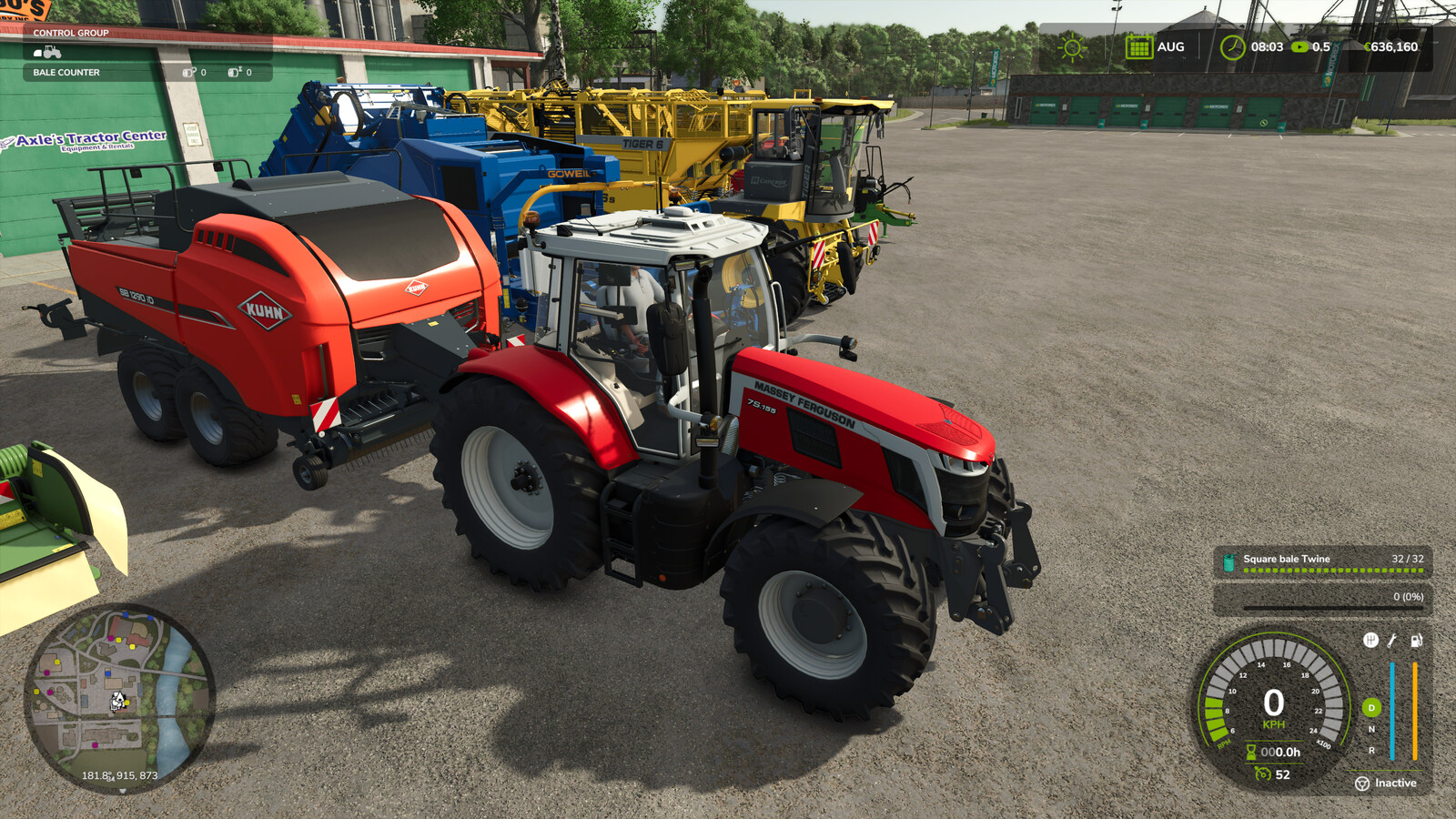Click the sunny weather icon
Viewport: 1456px width, 819px height.
pyautogui.click(x=1072, y=47)
